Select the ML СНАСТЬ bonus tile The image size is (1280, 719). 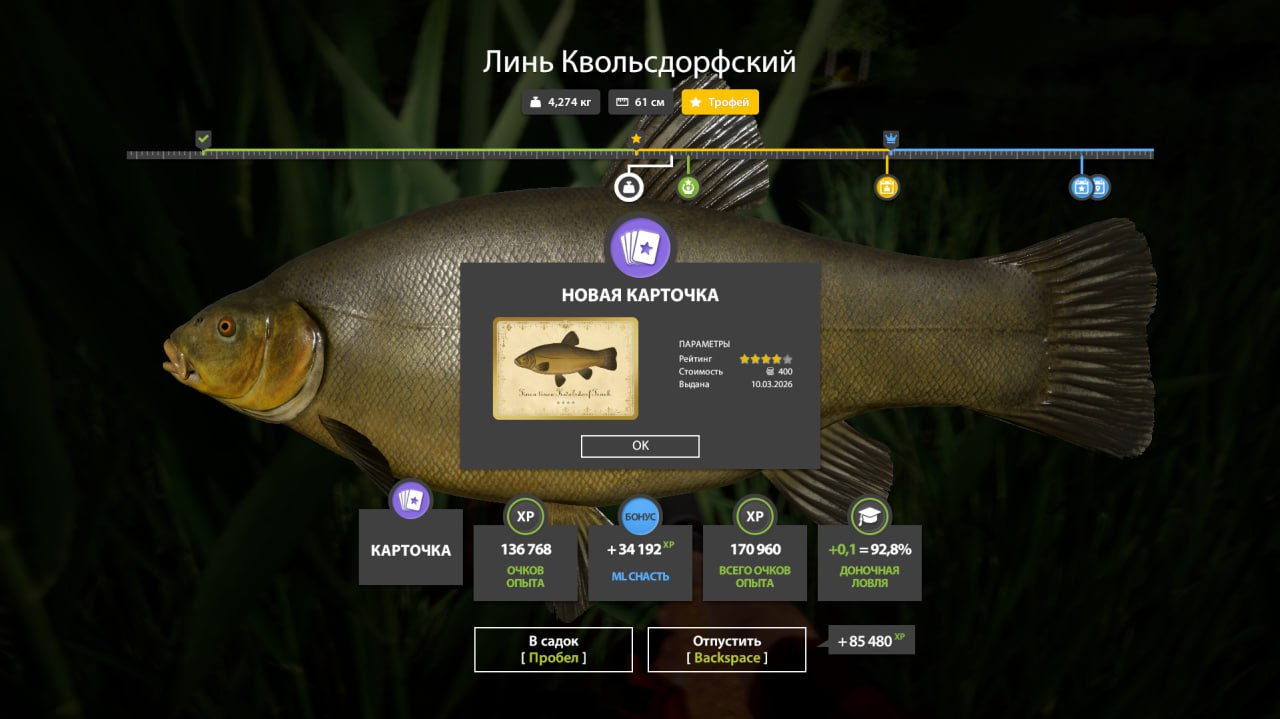(640, 562)
